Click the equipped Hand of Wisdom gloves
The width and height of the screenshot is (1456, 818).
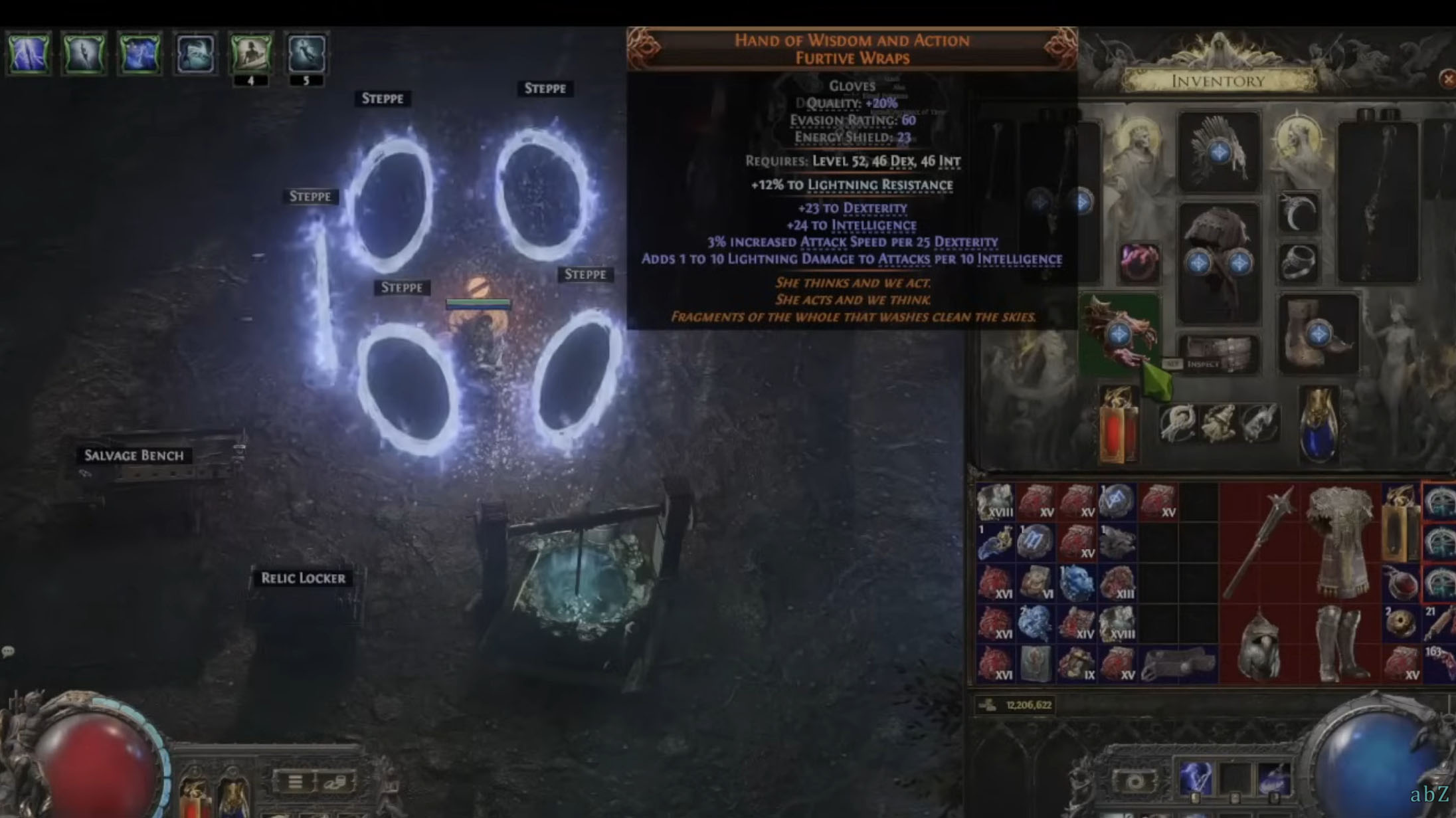click(1120, 332)
